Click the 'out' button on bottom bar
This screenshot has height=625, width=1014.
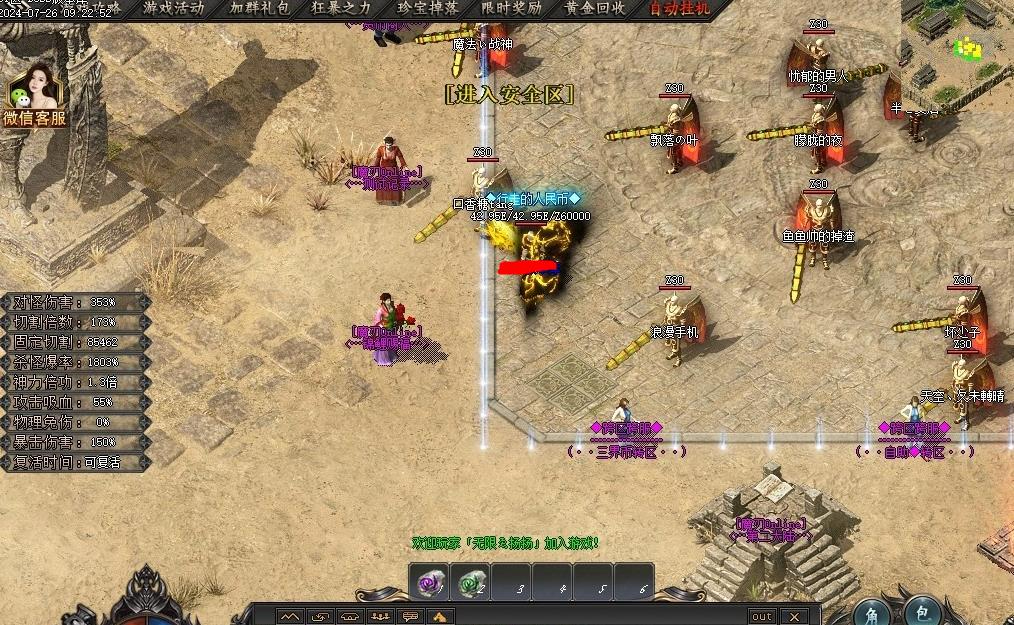(x=762, y=616)
